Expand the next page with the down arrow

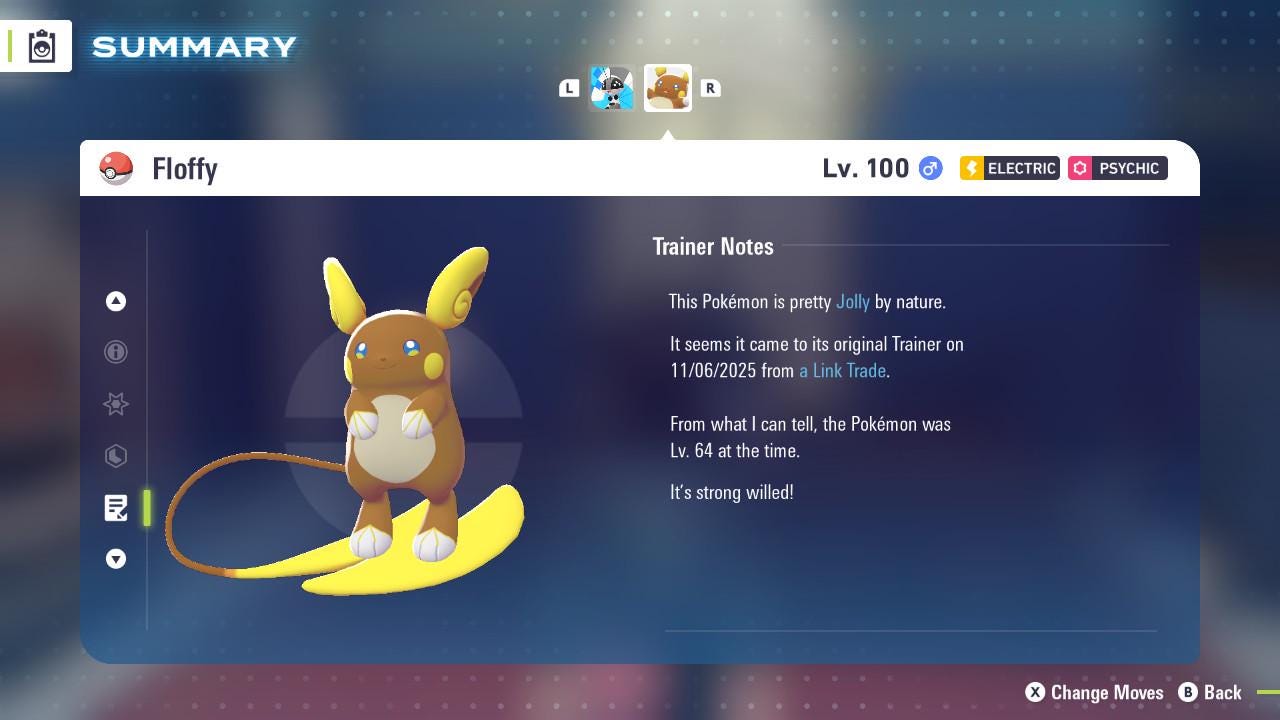point(116,559)
